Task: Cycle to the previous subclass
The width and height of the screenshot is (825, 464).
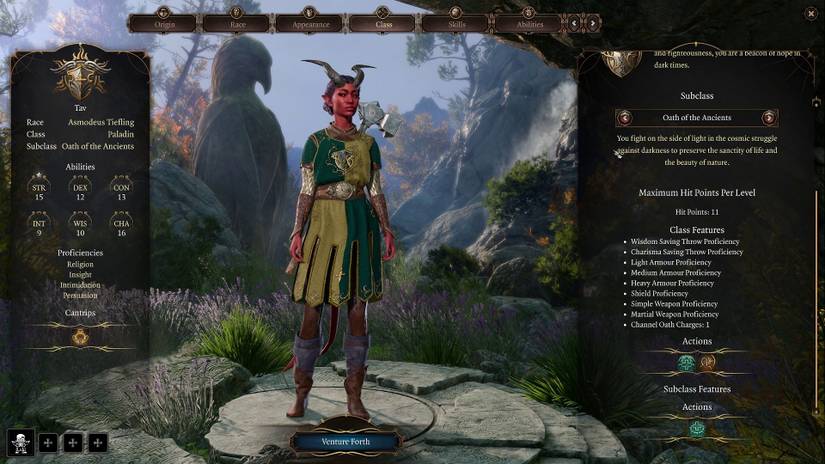Action: (x=625, y=118)
